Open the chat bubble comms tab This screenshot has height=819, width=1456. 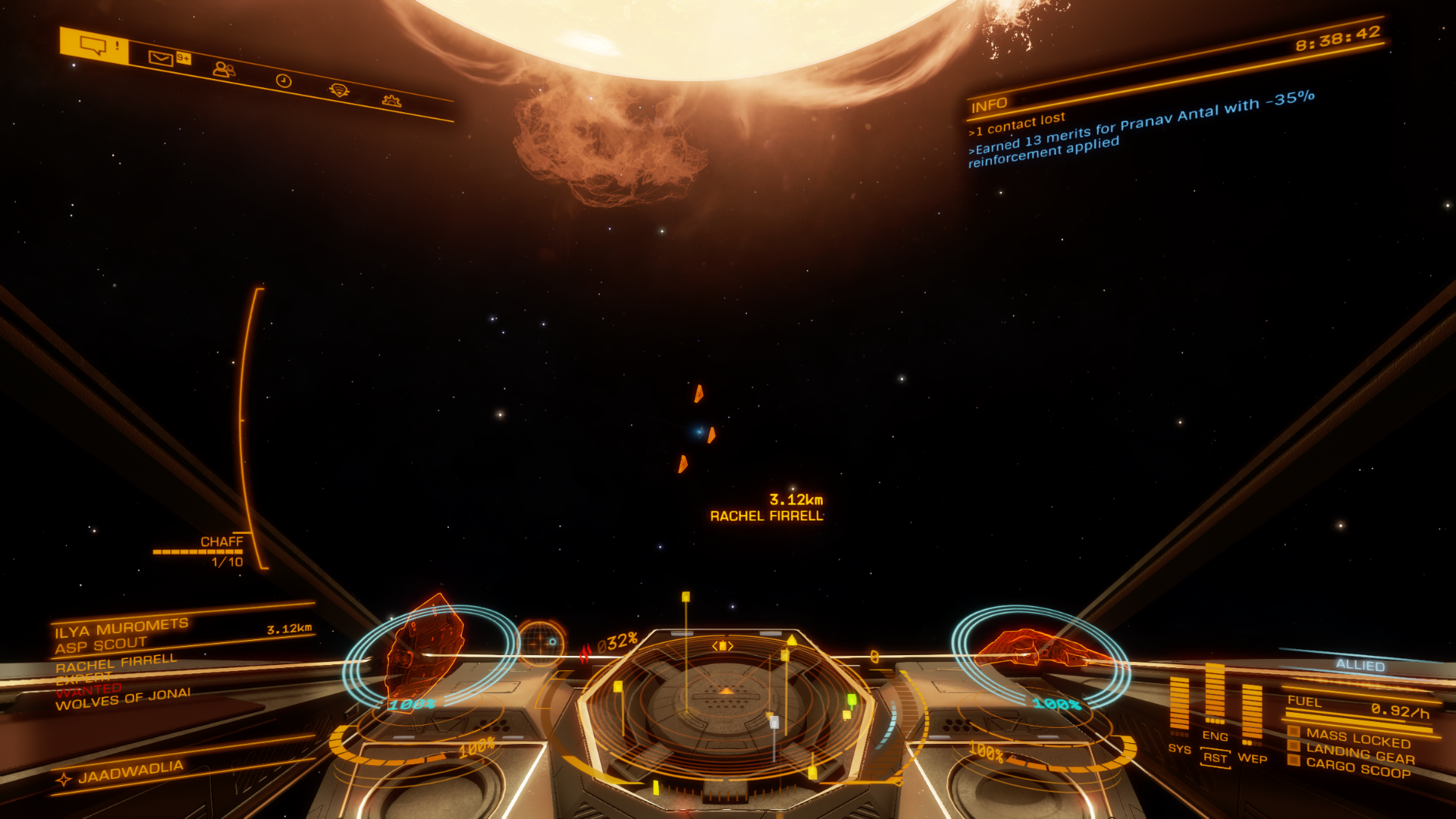click(94, 45)
